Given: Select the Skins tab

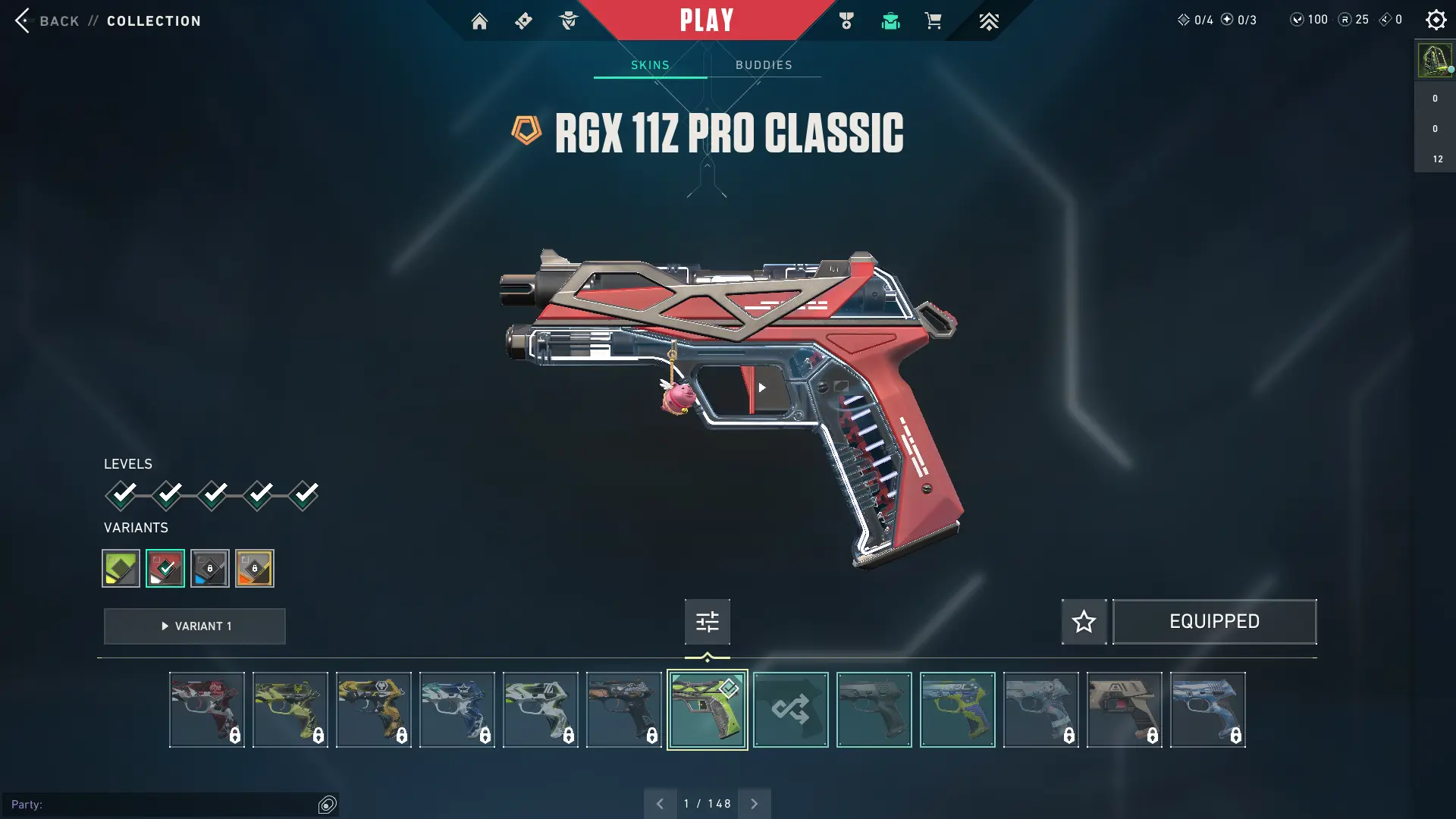Looking at the screenshot, I should pos(650,65).
